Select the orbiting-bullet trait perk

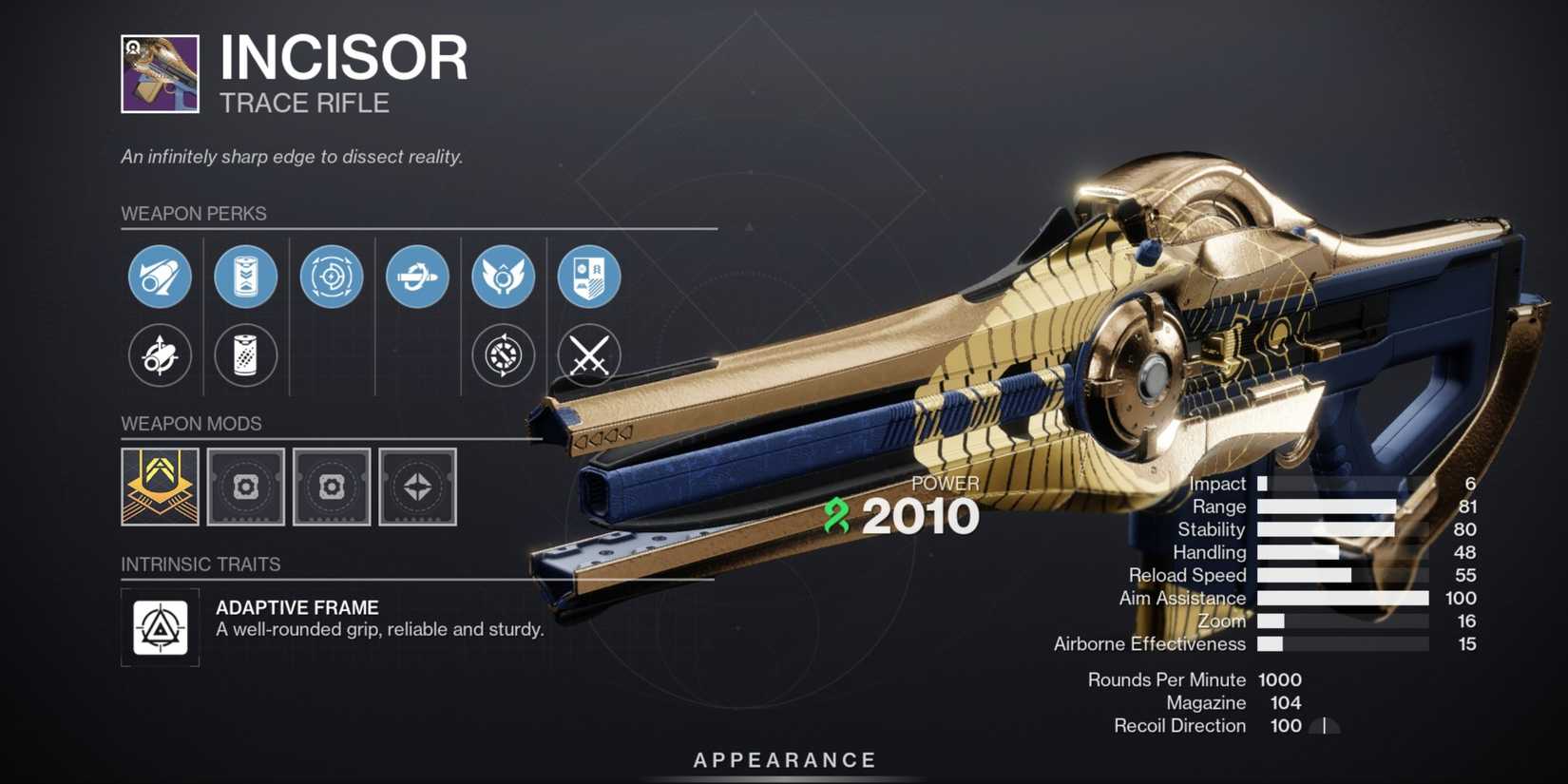click(x=417, y=277)
